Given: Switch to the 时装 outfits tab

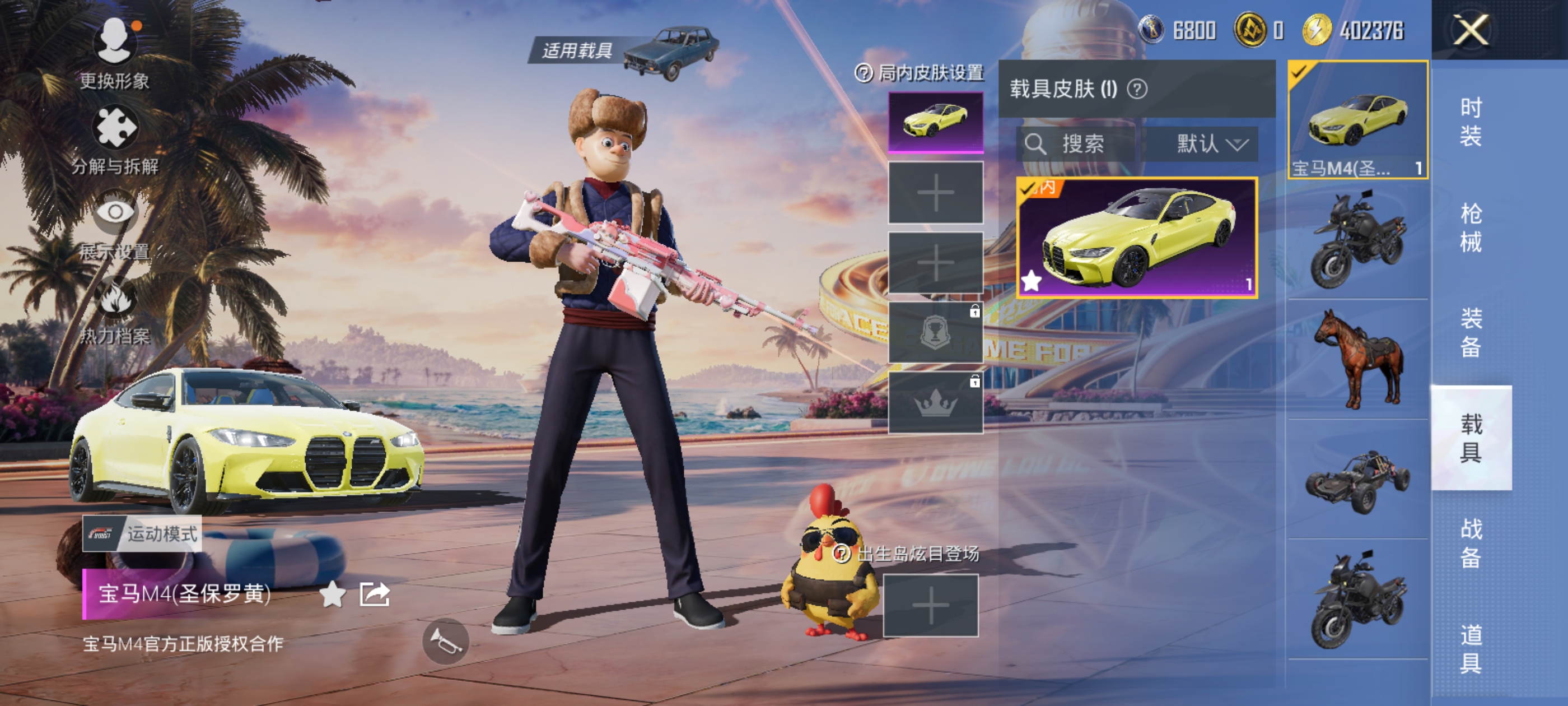Looking at the screenshot, I should [1471, 121].
